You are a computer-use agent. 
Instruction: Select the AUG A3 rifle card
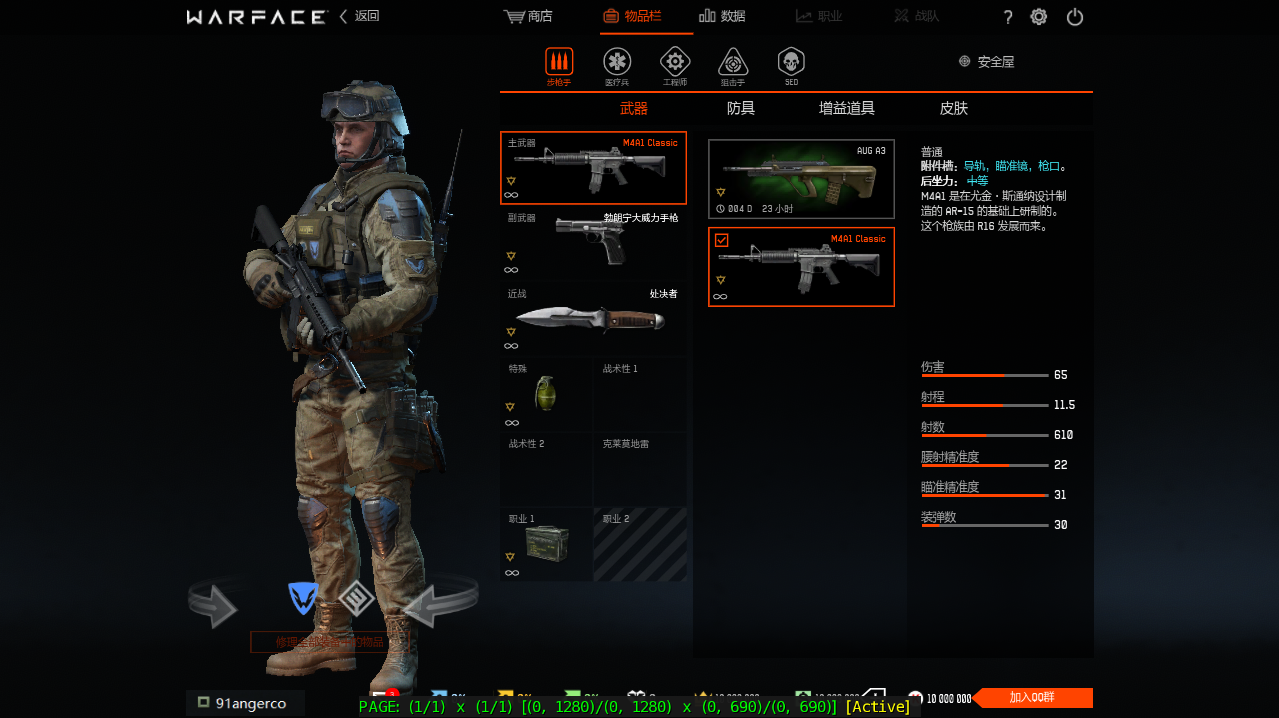coord(801,179)
